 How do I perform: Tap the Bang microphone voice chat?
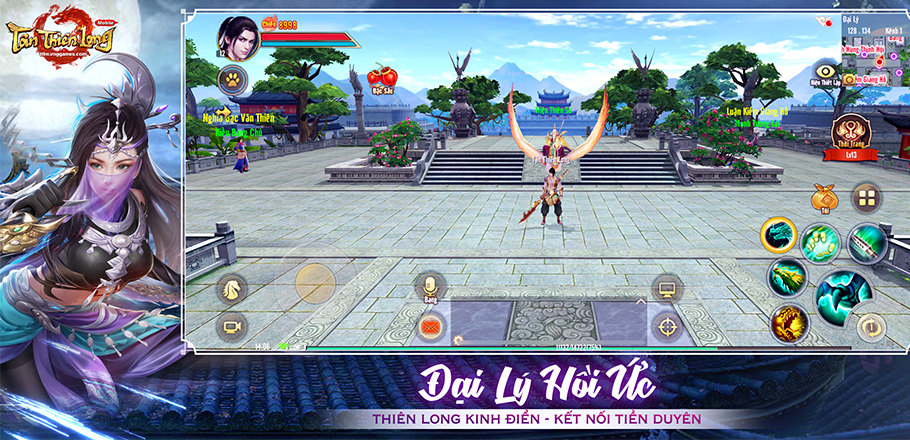430,286
